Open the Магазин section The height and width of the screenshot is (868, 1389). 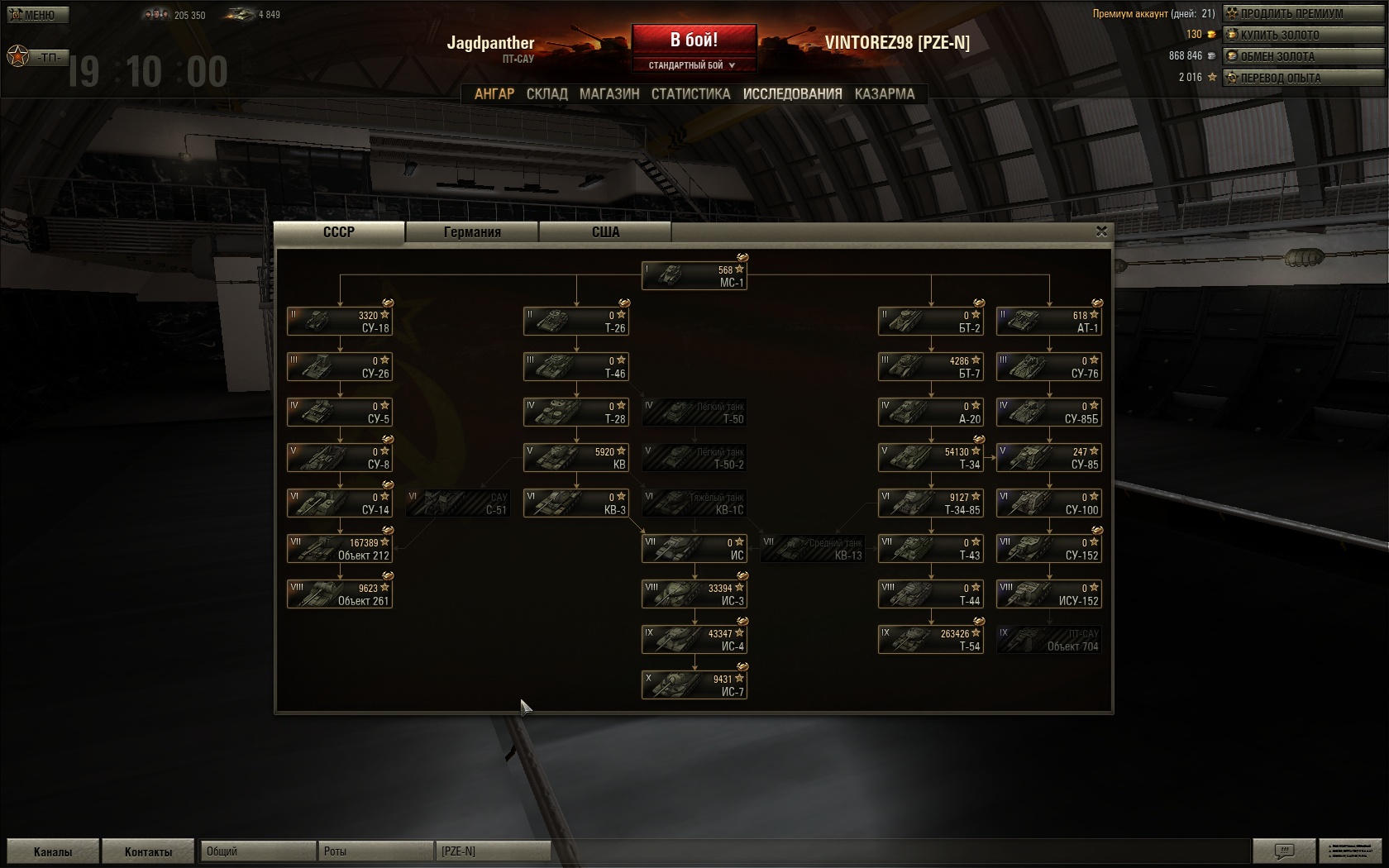pyautogui.click(x=609, y=94)
